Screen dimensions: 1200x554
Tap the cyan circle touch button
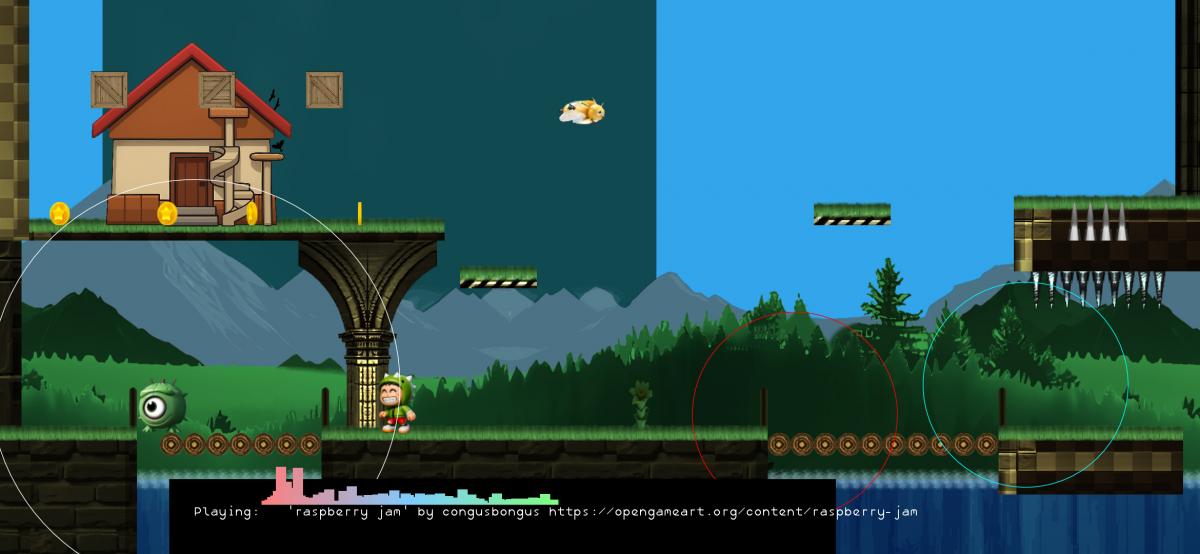tap(1025, 384)
